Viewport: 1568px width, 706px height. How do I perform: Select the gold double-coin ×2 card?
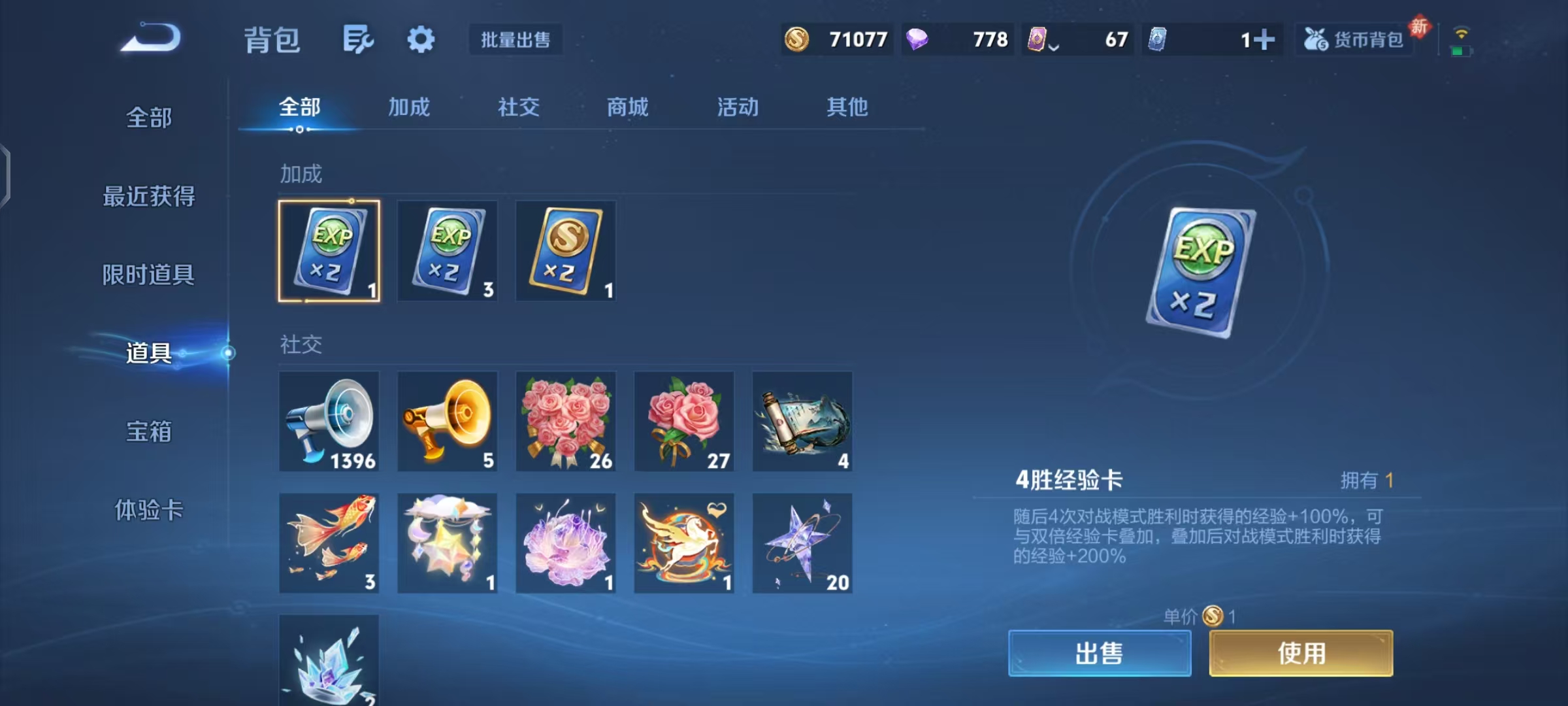click(x=565, y=252)
